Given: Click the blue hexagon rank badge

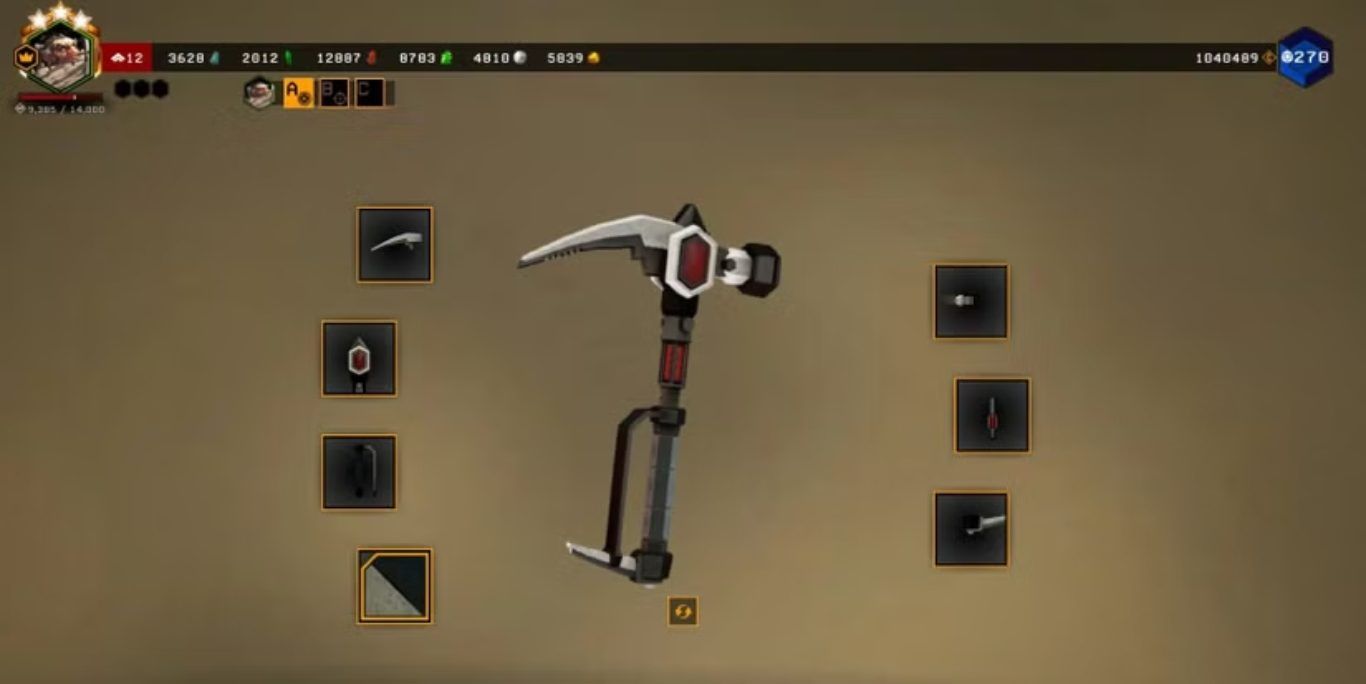Looking at the screenshot, I should 1305,57.
